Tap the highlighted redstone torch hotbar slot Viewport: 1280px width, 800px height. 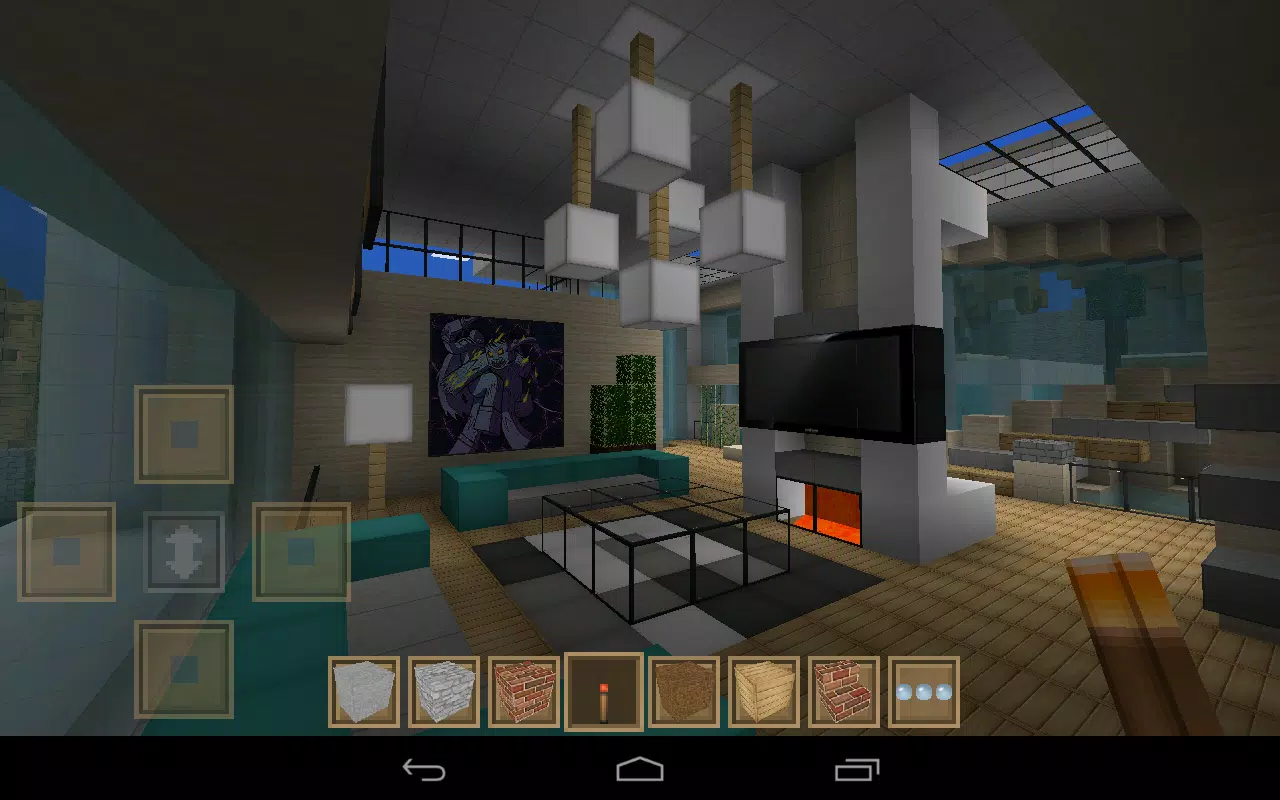606,690
